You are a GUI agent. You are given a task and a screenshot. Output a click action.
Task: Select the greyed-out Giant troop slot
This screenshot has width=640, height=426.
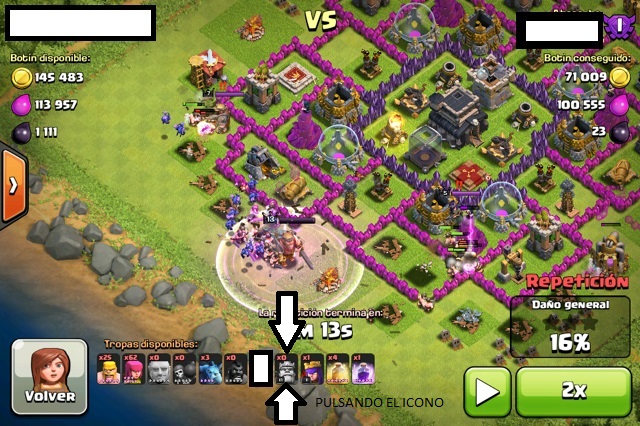click(x=158, y=369)
